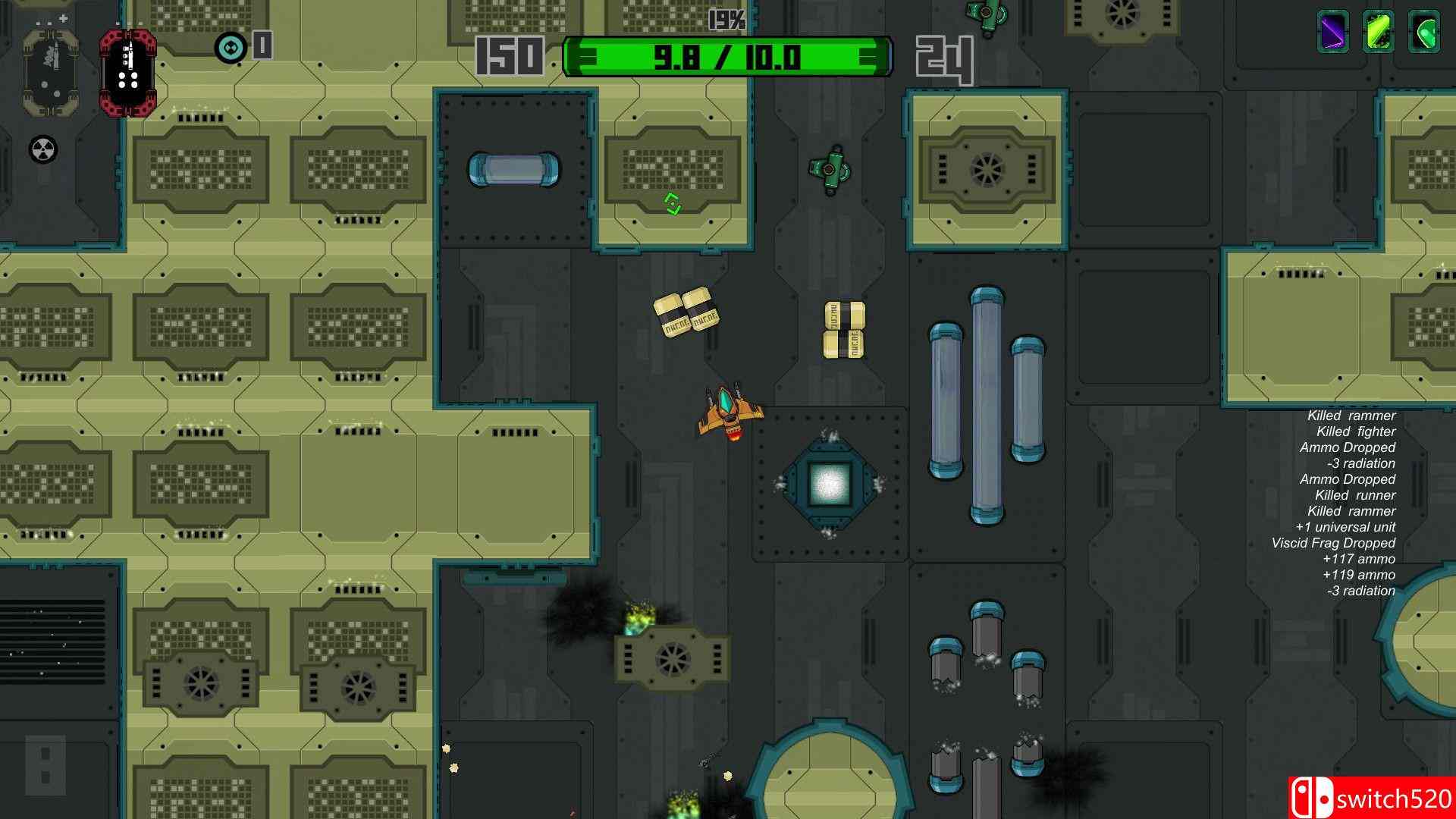Click the red missile silo on the minimap
This screenshot has height=819, width=1456.
129,72
